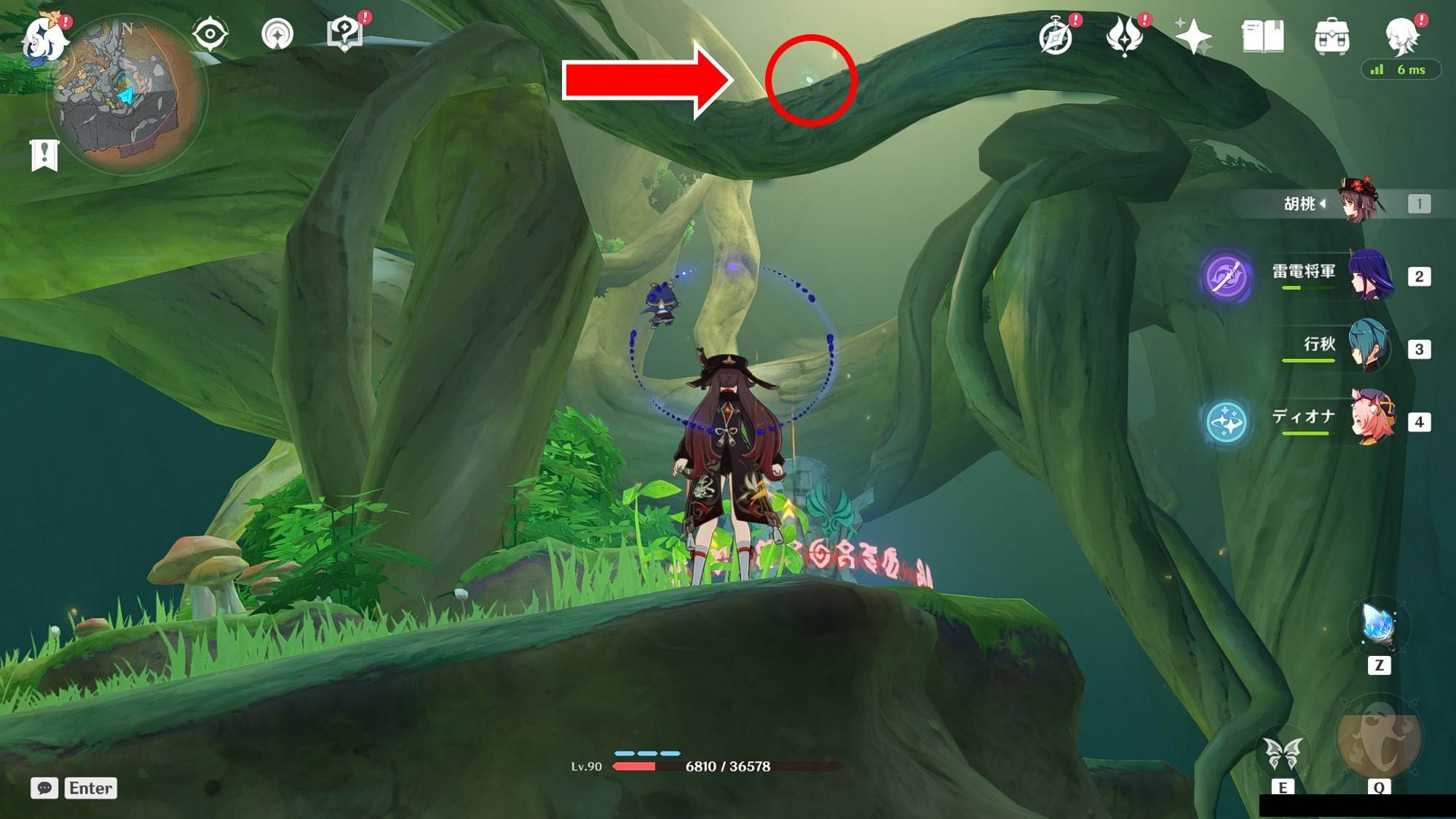Select active character 胡桃 slot
Screen dimensions: 1456x819
pos(1360,202)
